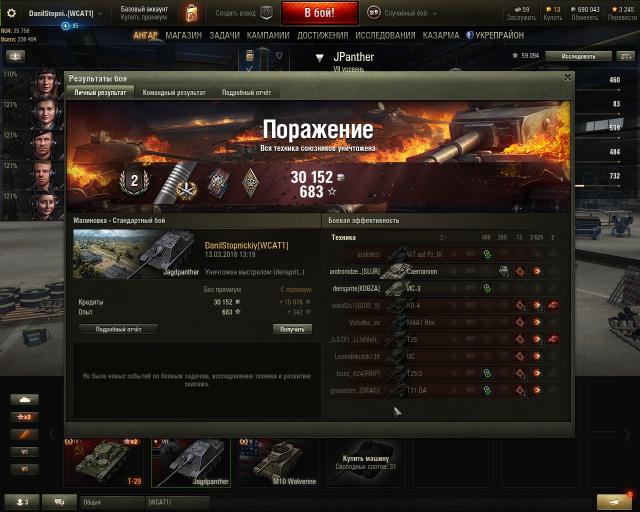Viewport: 640px width, 512px height.
Task: Open the ДОСТИЖЕНИЯ menu
Action: (322, 35)
